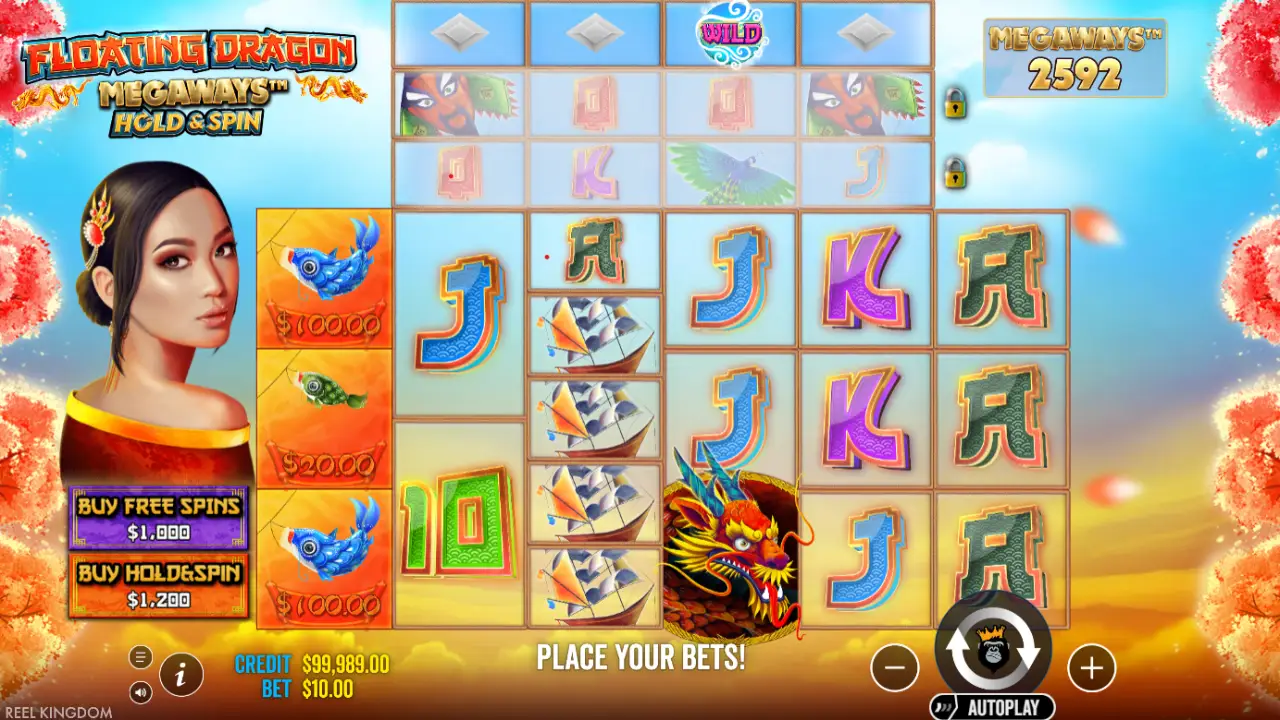1280x720 pixels.
Task: Open the Autoplay options
Action: coord(992,708)
